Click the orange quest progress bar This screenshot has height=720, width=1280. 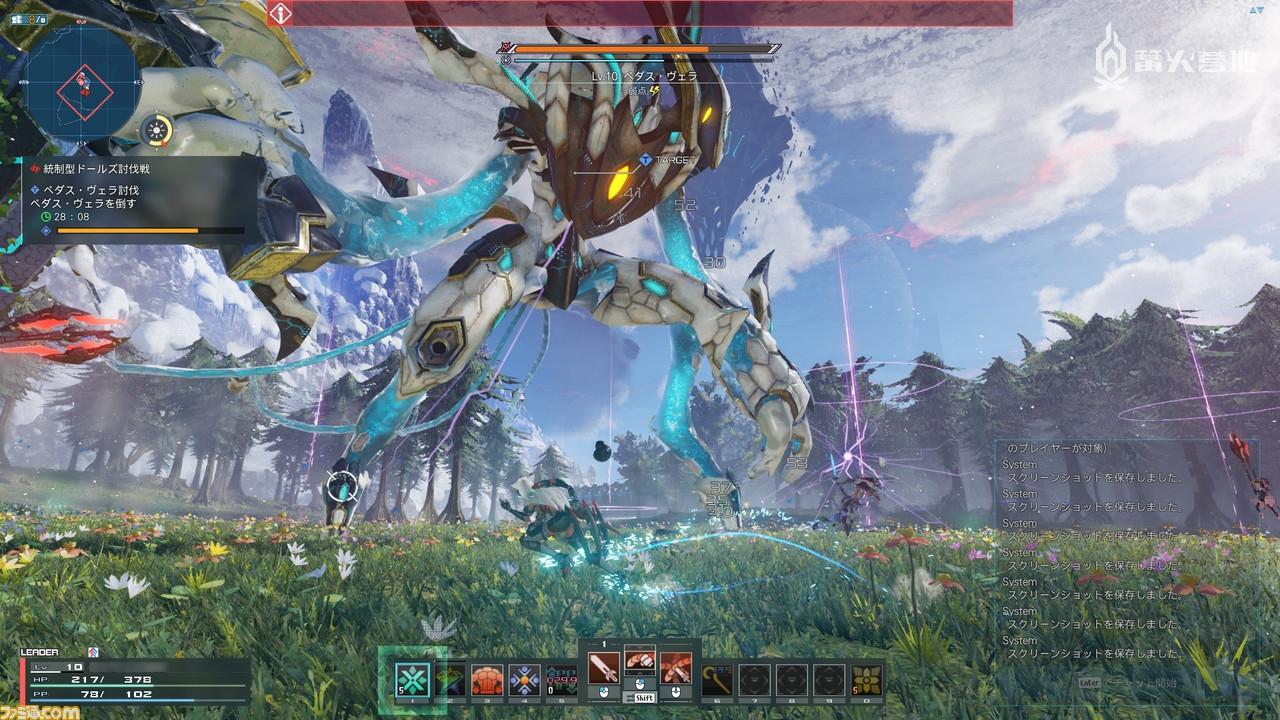pos(126,229)
